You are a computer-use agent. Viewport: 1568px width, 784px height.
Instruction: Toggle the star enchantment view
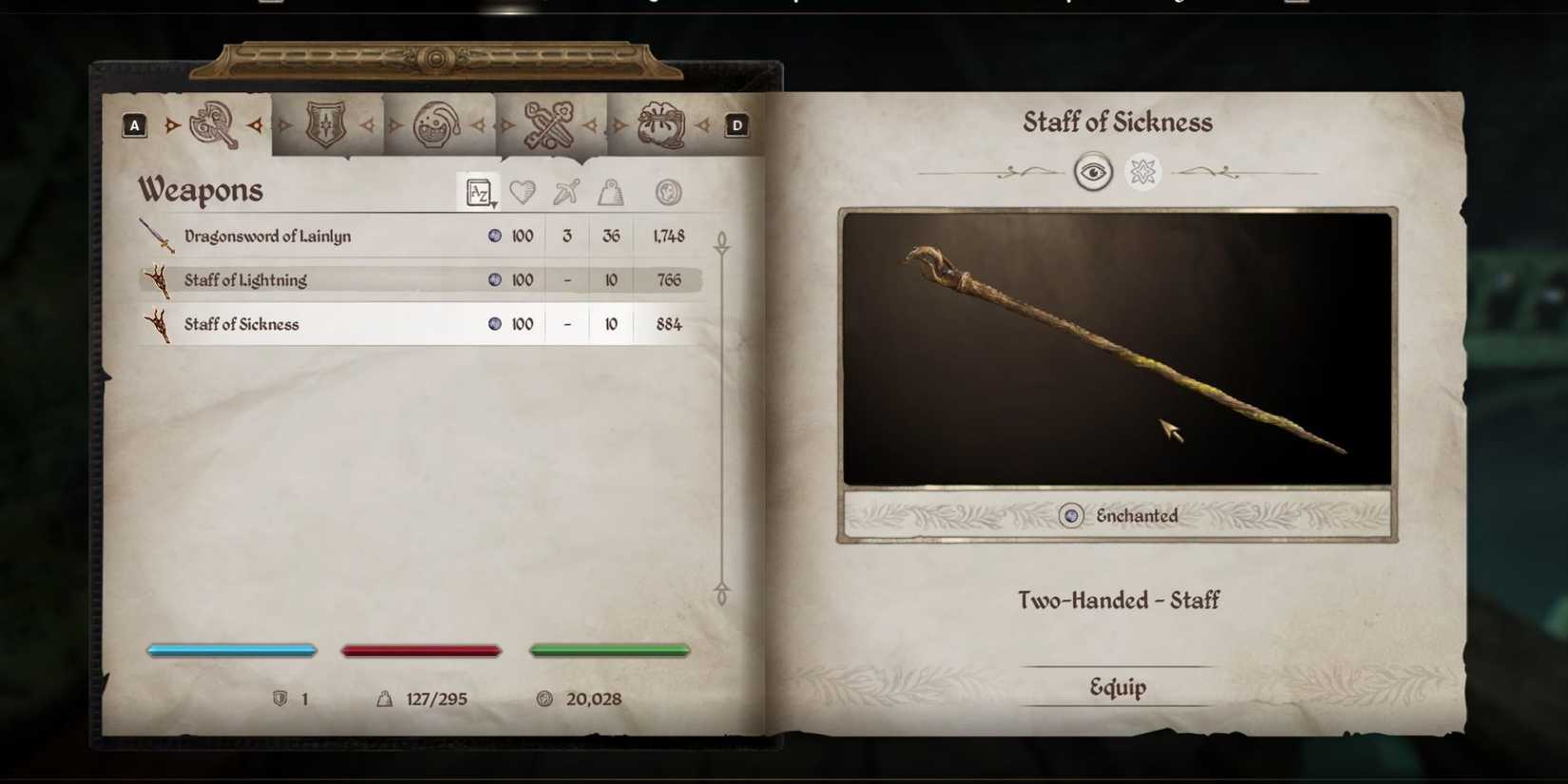(1142, 172)
